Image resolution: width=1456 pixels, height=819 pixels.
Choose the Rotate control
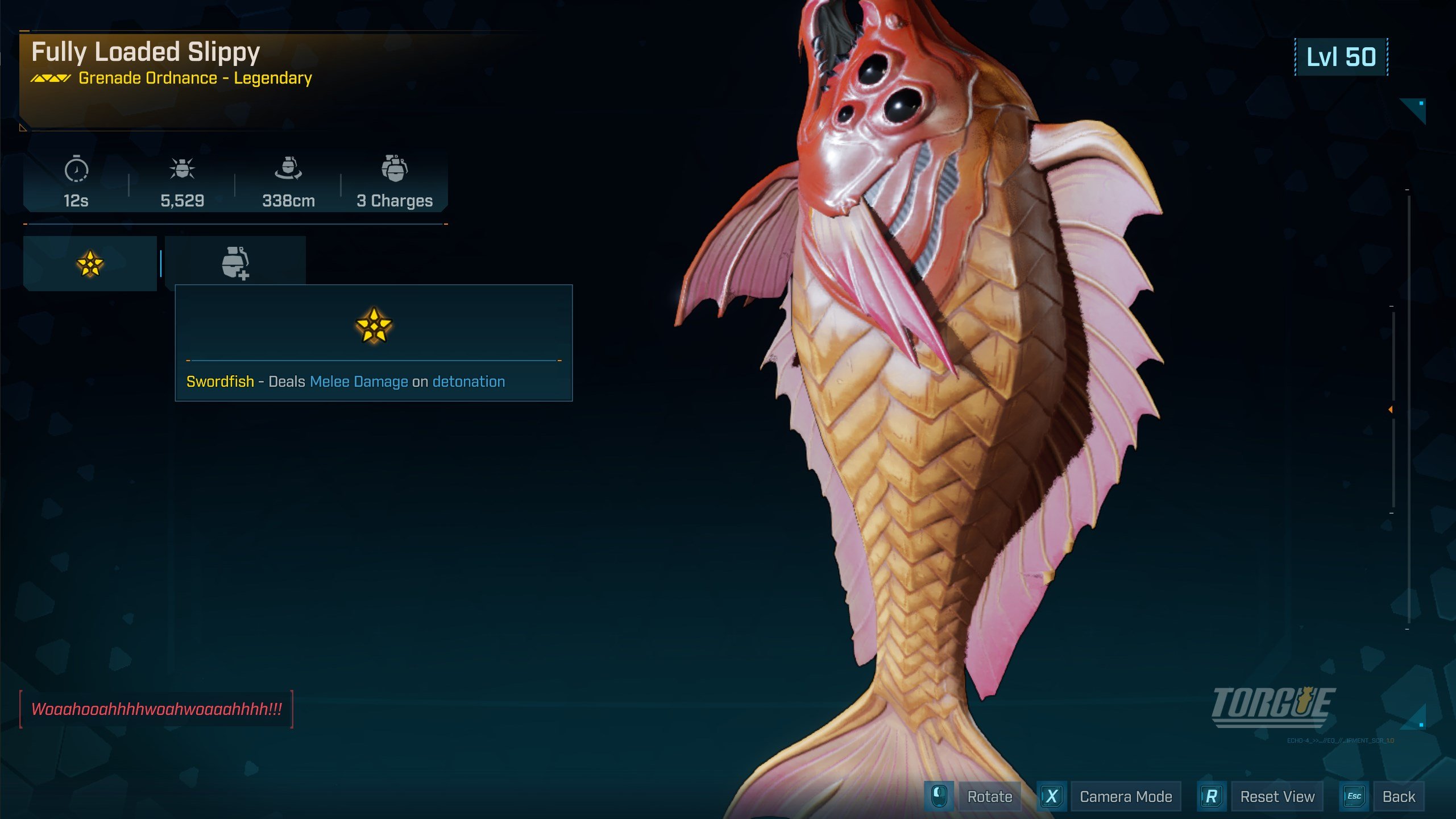(989, 797)
